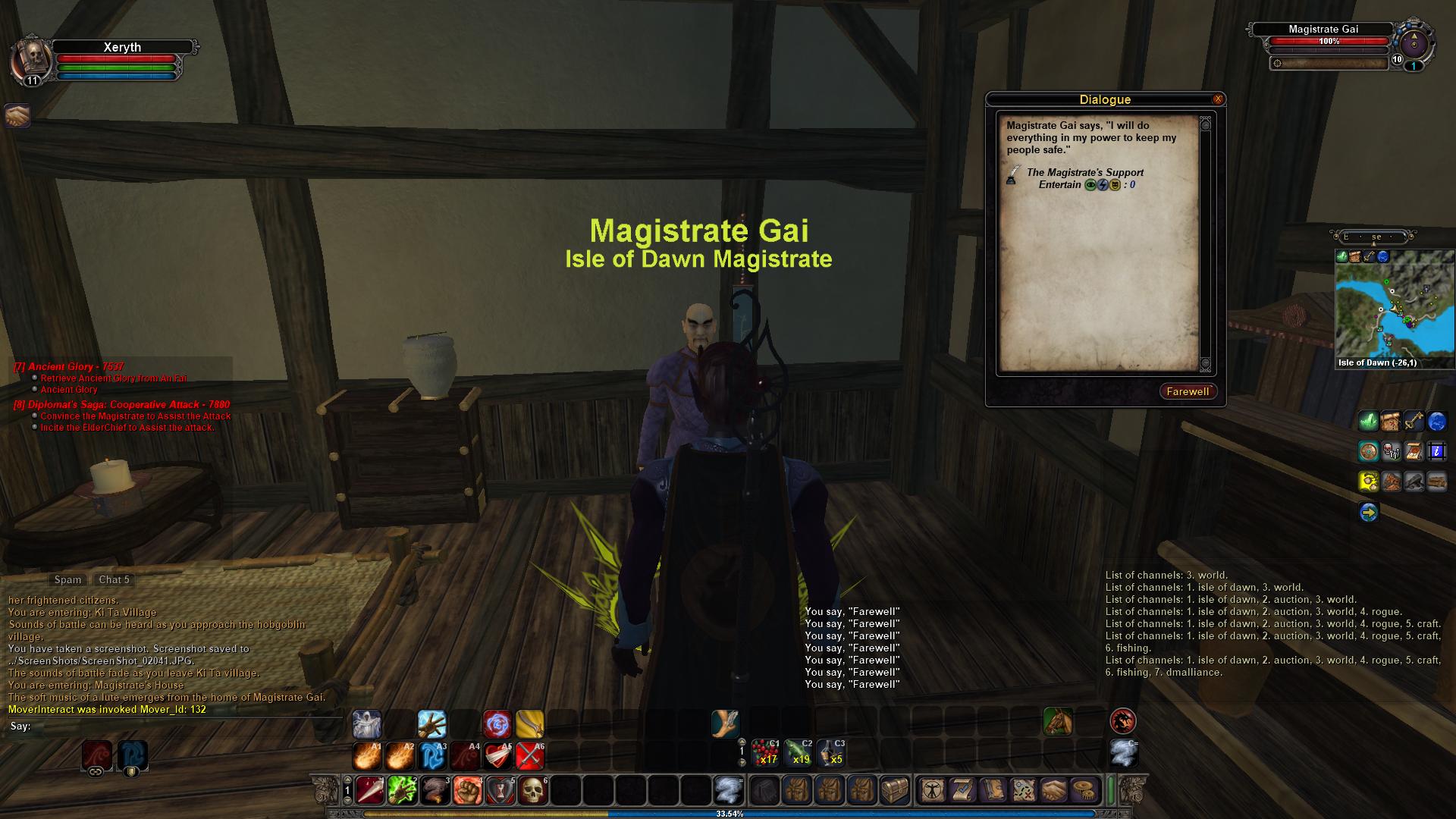Open the character sheet with the Vitruvian figure icon
1456x819 pixels.
coord(930,791)
